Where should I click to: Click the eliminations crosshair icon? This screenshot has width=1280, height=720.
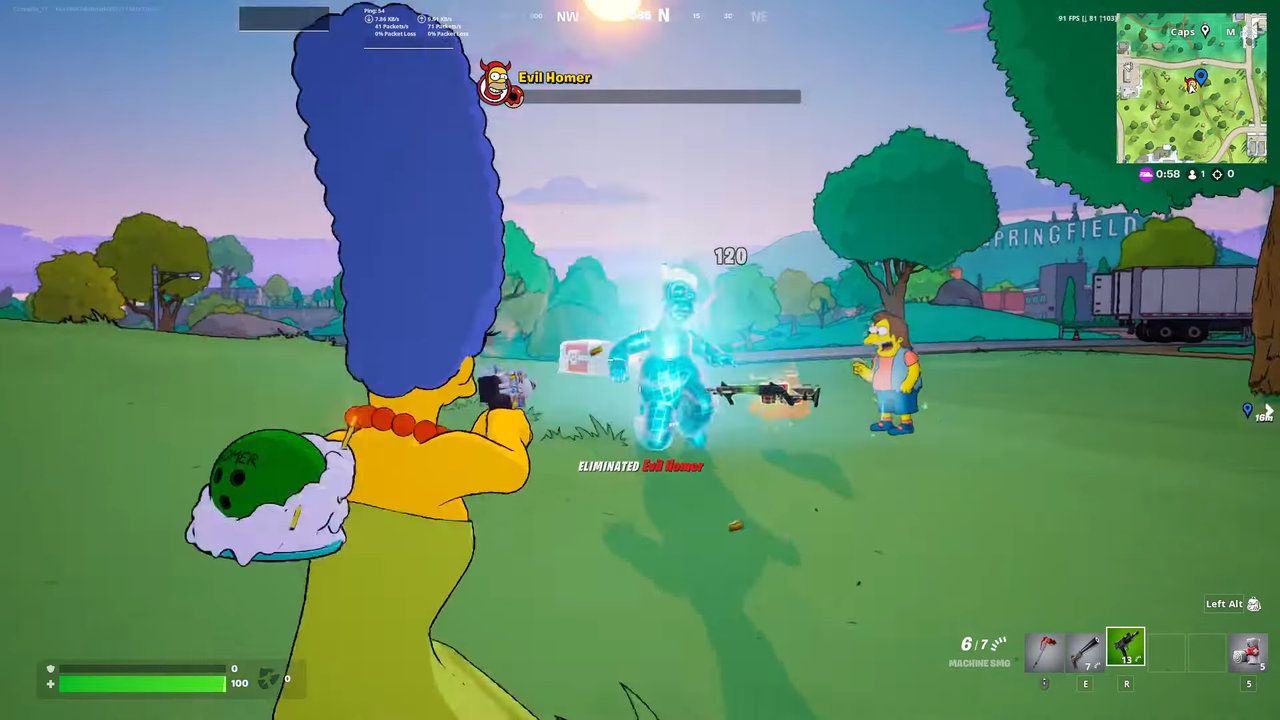click(1217, 174)
